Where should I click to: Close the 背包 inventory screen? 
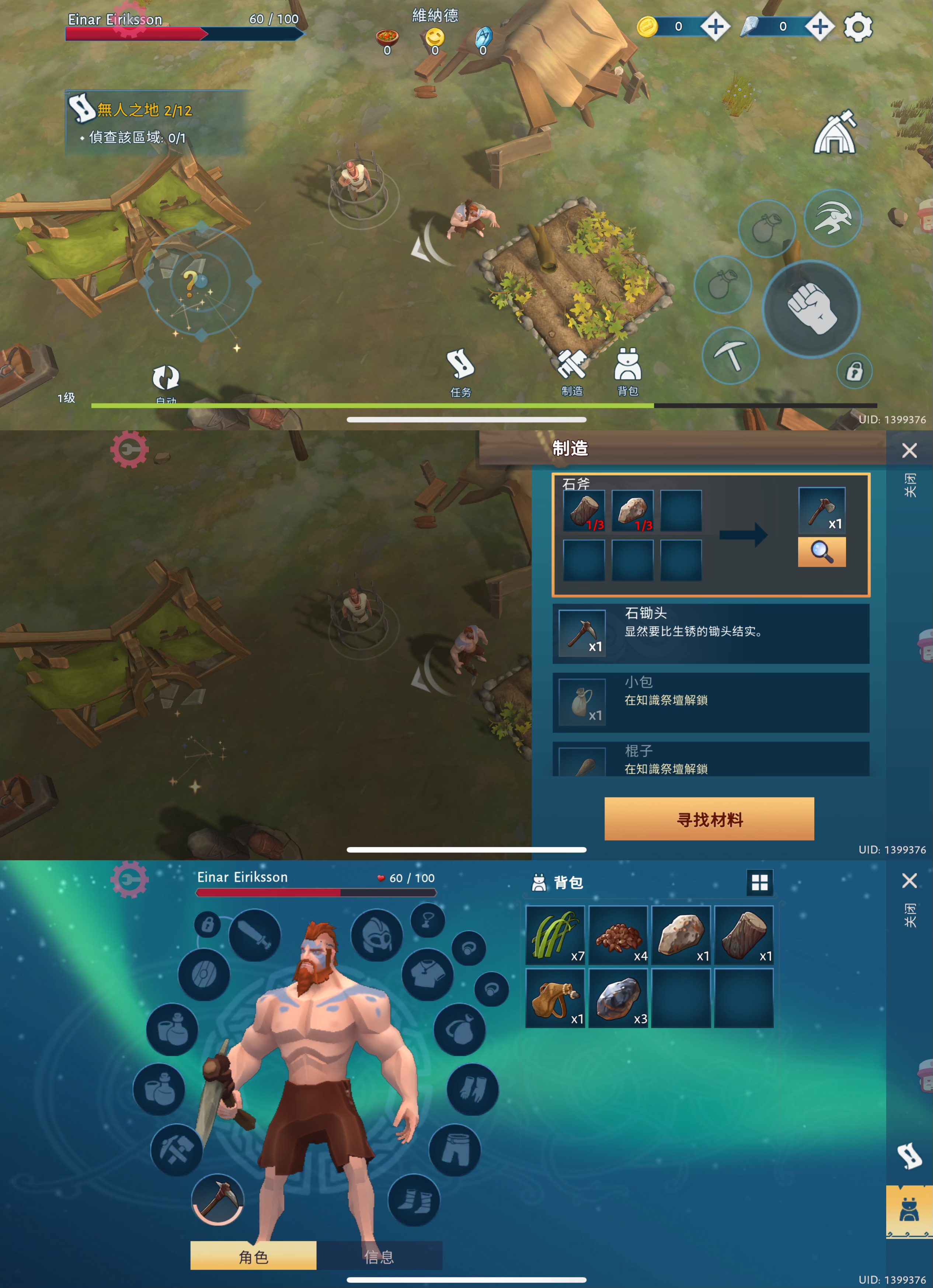pos(909,881)
